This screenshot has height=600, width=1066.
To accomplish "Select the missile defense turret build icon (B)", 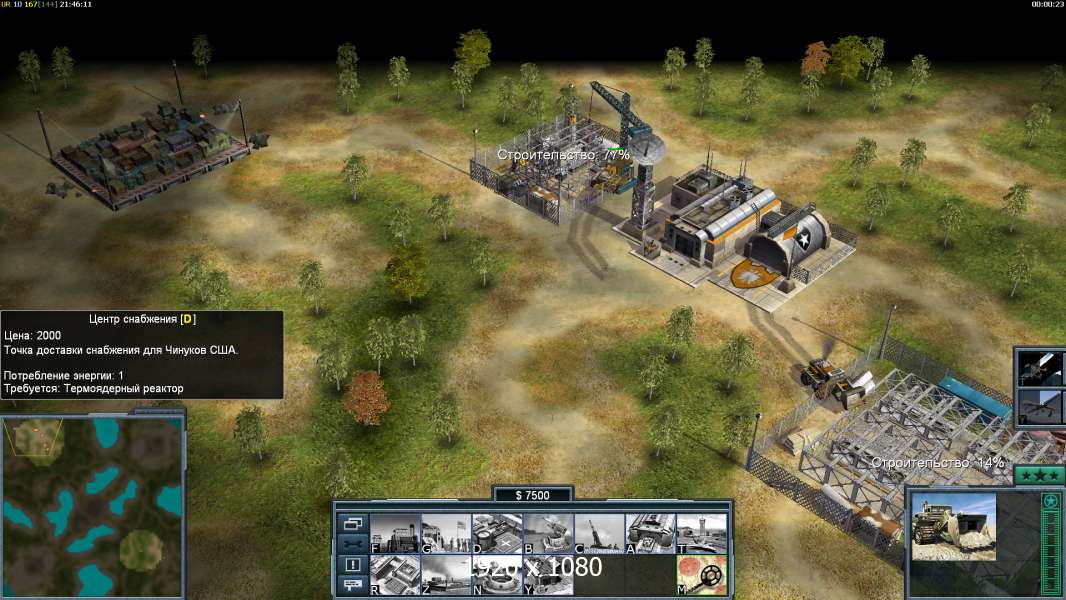I will tap(548, 533).
